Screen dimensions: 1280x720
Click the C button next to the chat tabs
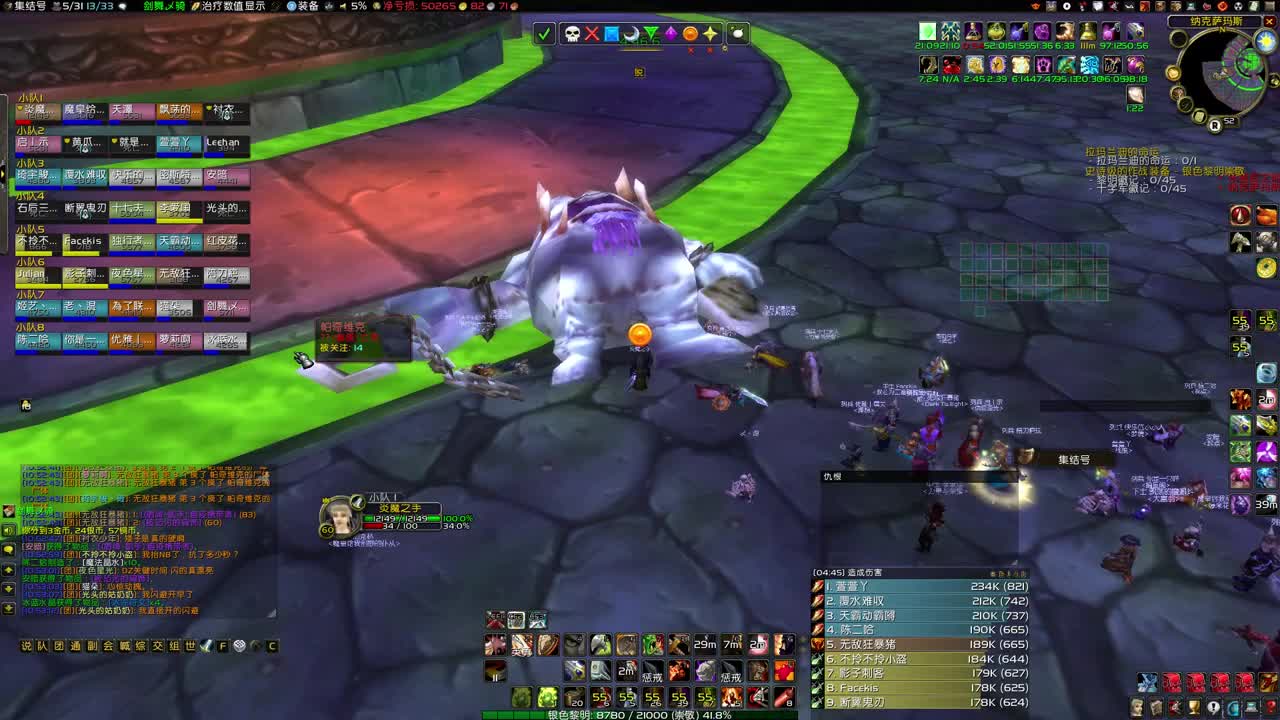[x=271, y=645]
